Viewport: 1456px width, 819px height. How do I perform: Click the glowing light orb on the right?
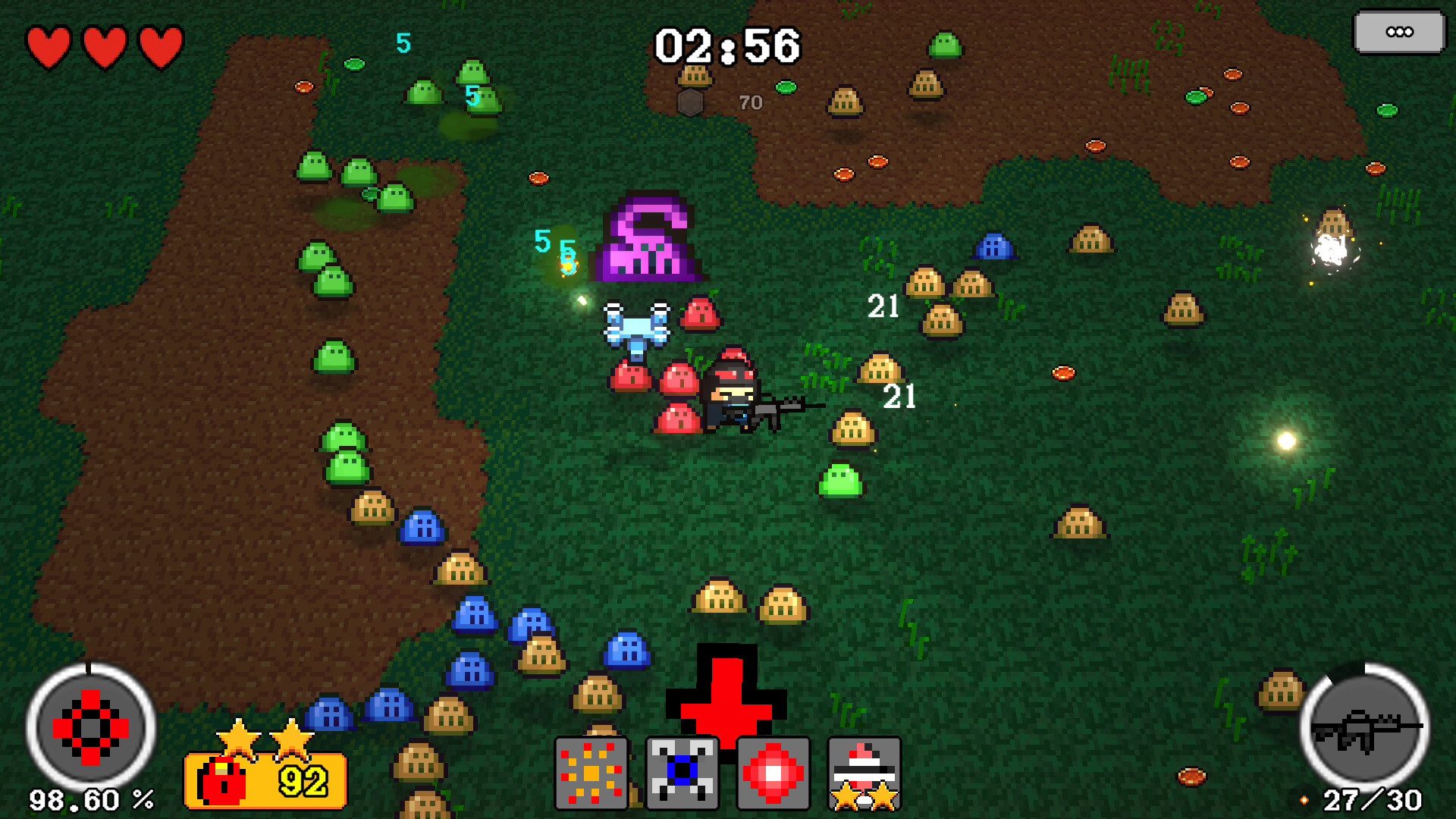coord(1285,438)
